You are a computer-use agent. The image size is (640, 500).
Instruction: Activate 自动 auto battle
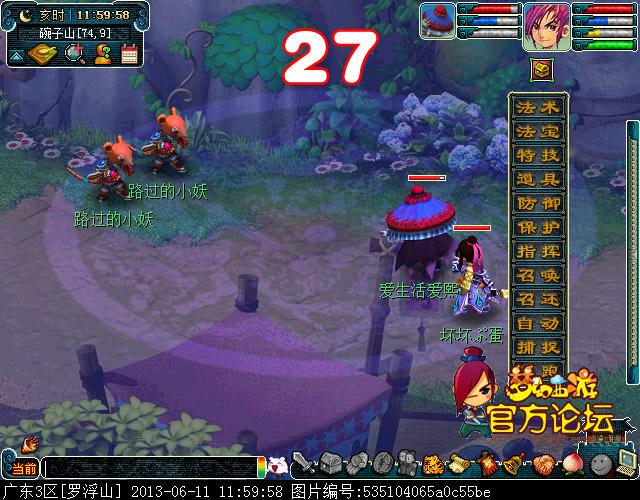point(538,323)
